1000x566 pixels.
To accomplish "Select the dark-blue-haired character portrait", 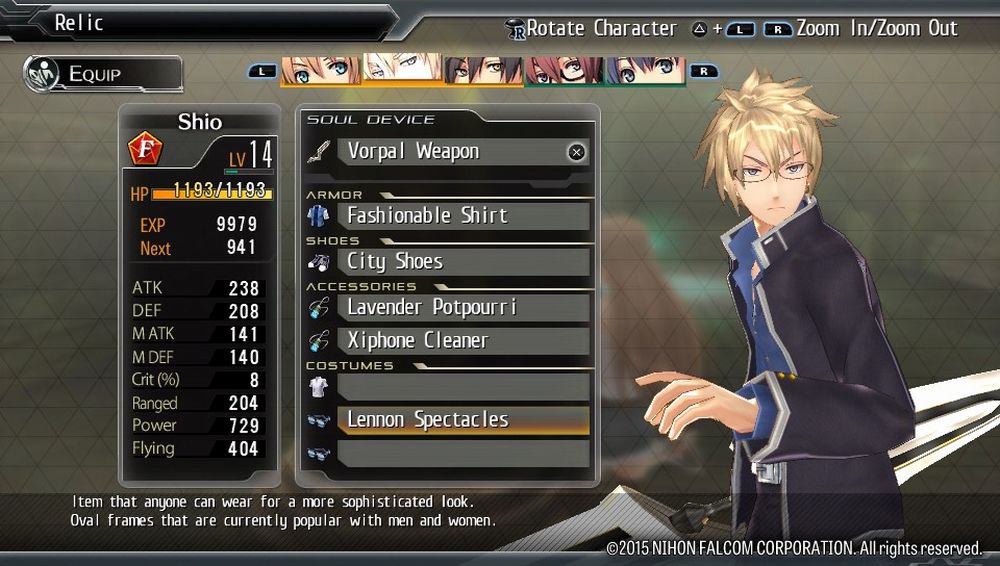I will pos(646,70).
